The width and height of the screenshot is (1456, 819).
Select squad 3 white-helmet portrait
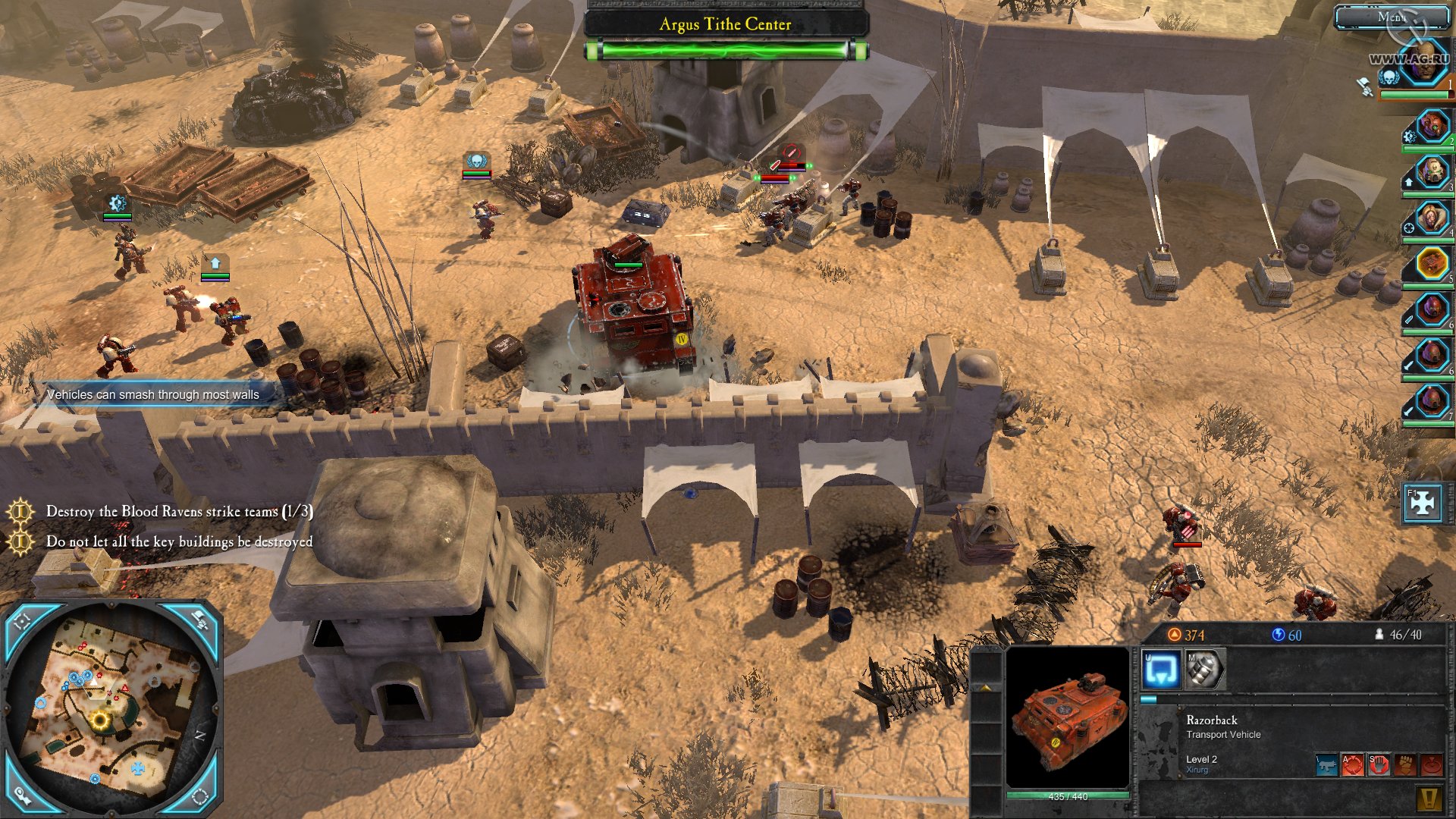pos(1432,172)
